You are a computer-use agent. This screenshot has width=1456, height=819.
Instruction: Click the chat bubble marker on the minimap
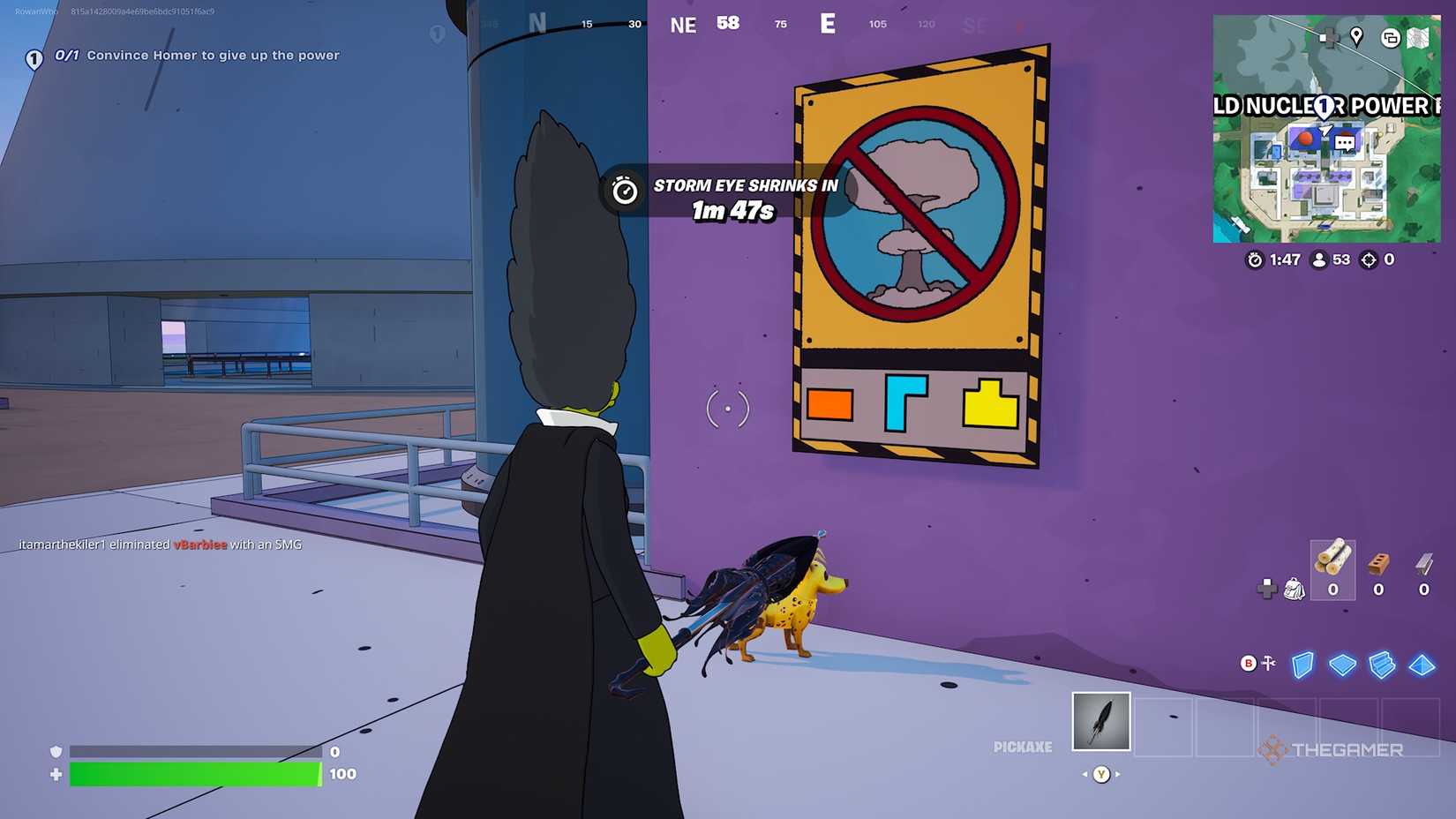1343,142
